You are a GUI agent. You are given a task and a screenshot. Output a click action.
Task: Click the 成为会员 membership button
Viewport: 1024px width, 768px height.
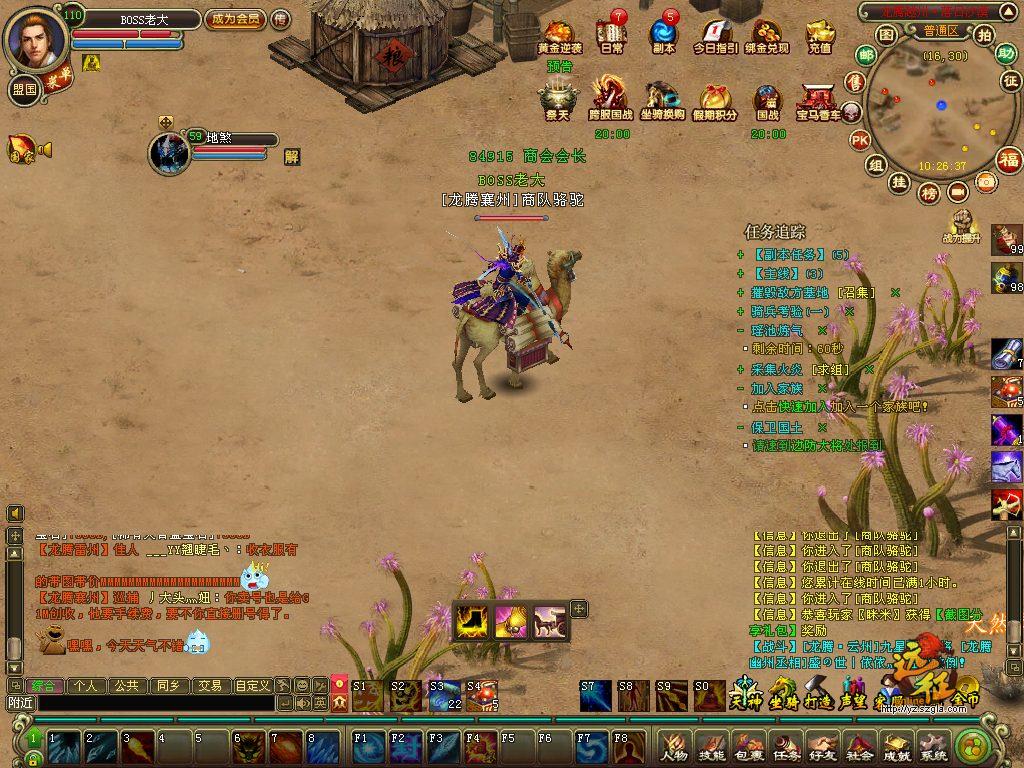pyautogui.click(x=235, y=18)
